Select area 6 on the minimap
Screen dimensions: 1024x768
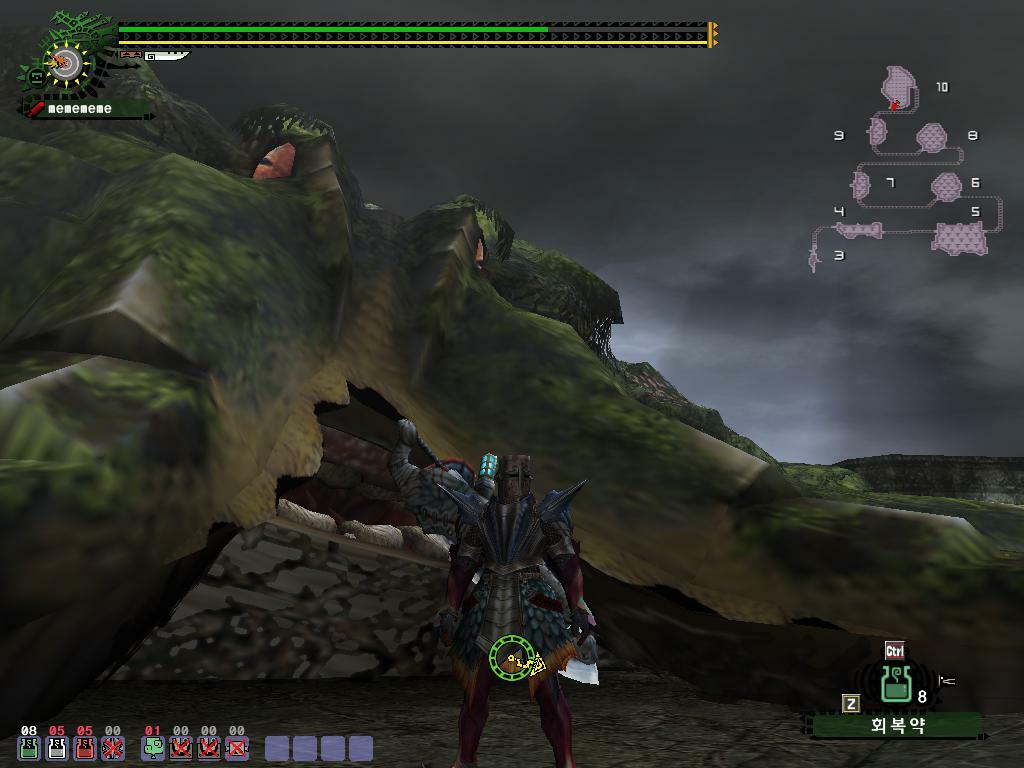tap(945, 186)
